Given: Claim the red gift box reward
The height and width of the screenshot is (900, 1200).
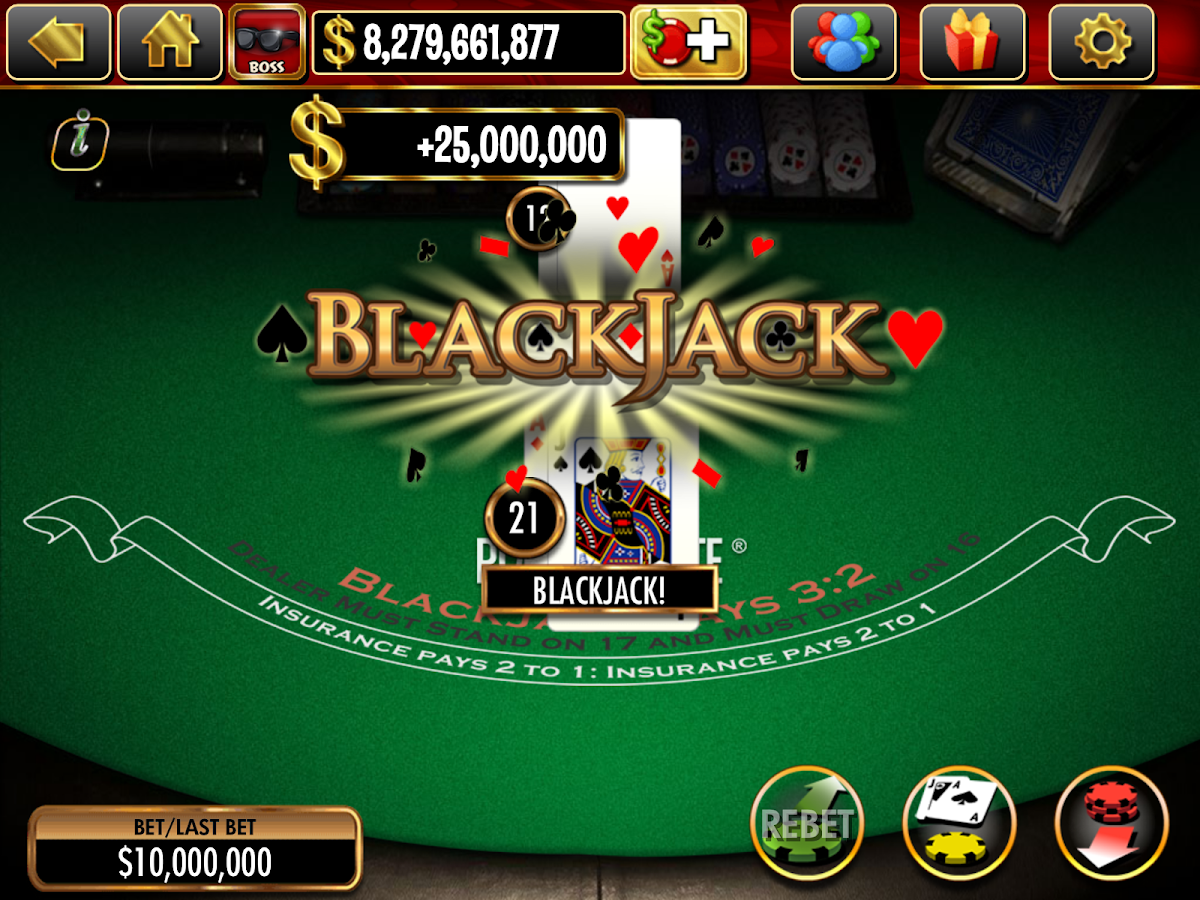Looking at the screenshot, I should pos(972,43).
